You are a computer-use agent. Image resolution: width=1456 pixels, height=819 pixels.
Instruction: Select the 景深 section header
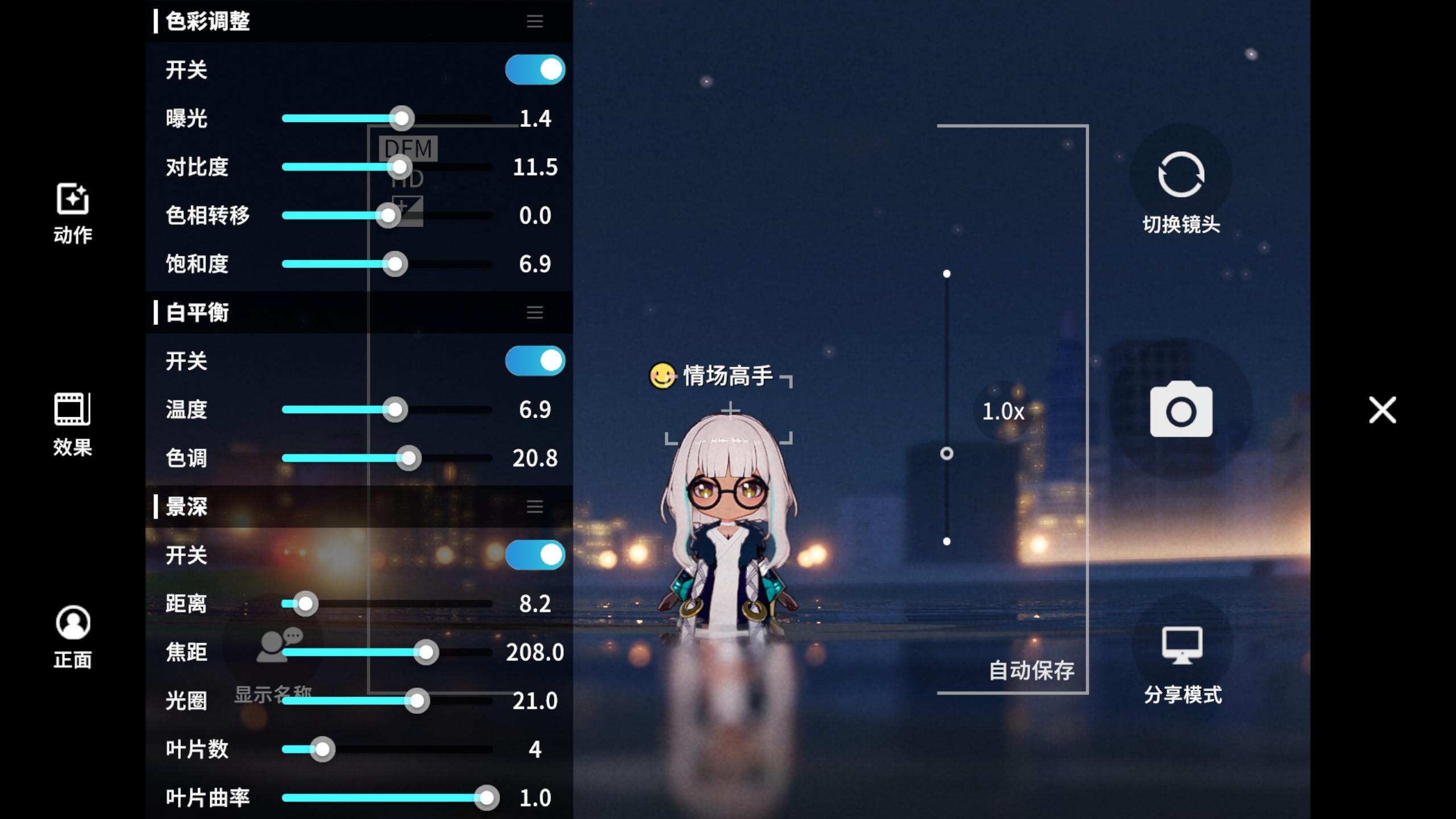click(188, 507)
